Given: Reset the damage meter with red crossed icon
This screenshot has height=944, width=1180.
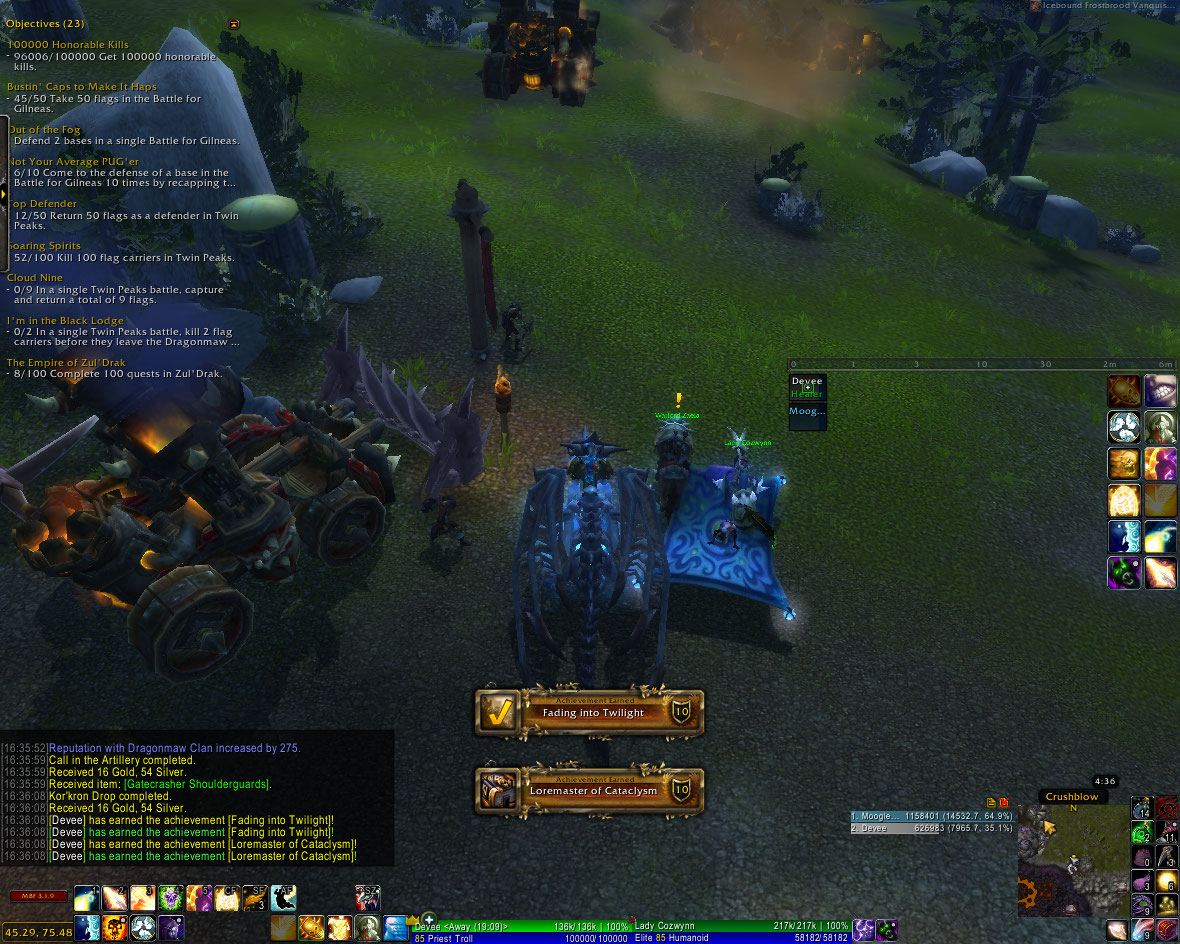Looking at the screenshot, I should pyautogui.click(x=1003, y=802).
